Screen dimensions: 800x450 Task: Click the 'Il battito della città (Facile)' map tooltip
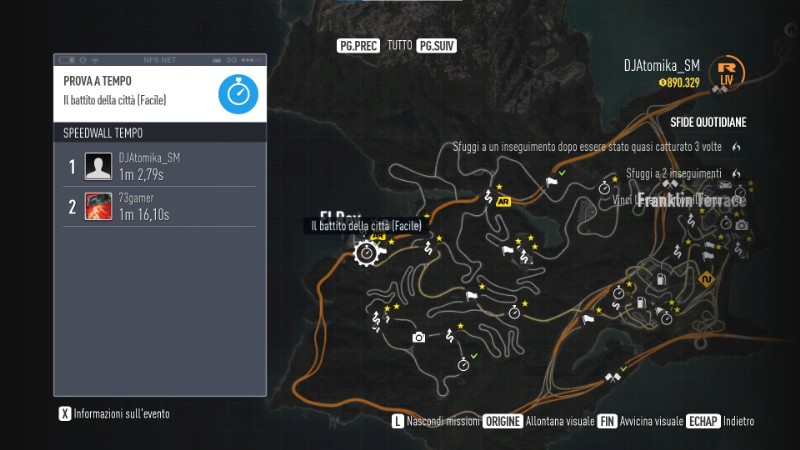[366, 226]
